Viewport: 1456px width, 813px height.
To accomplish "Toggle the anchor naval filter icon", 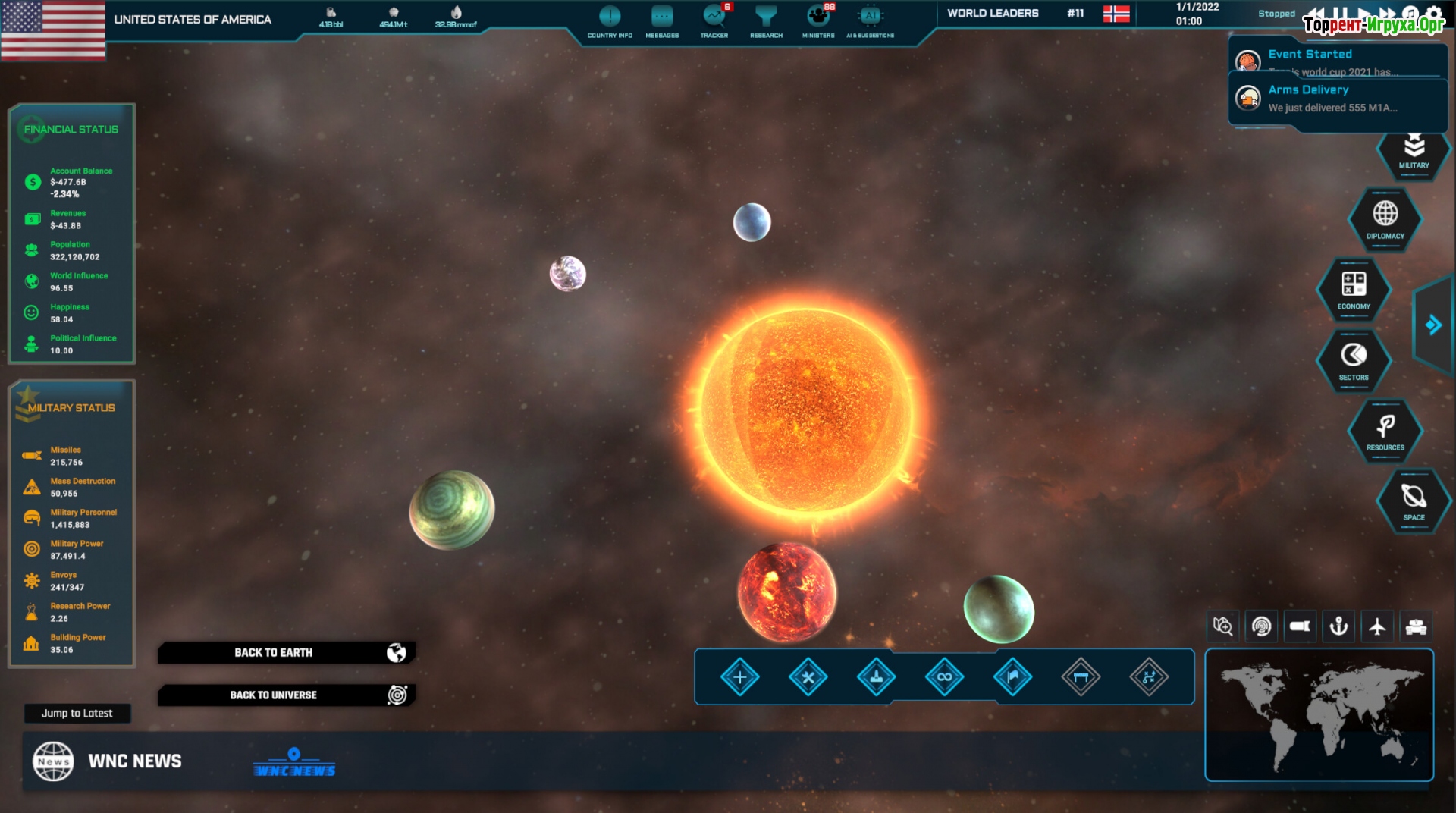I will 1338,626.
